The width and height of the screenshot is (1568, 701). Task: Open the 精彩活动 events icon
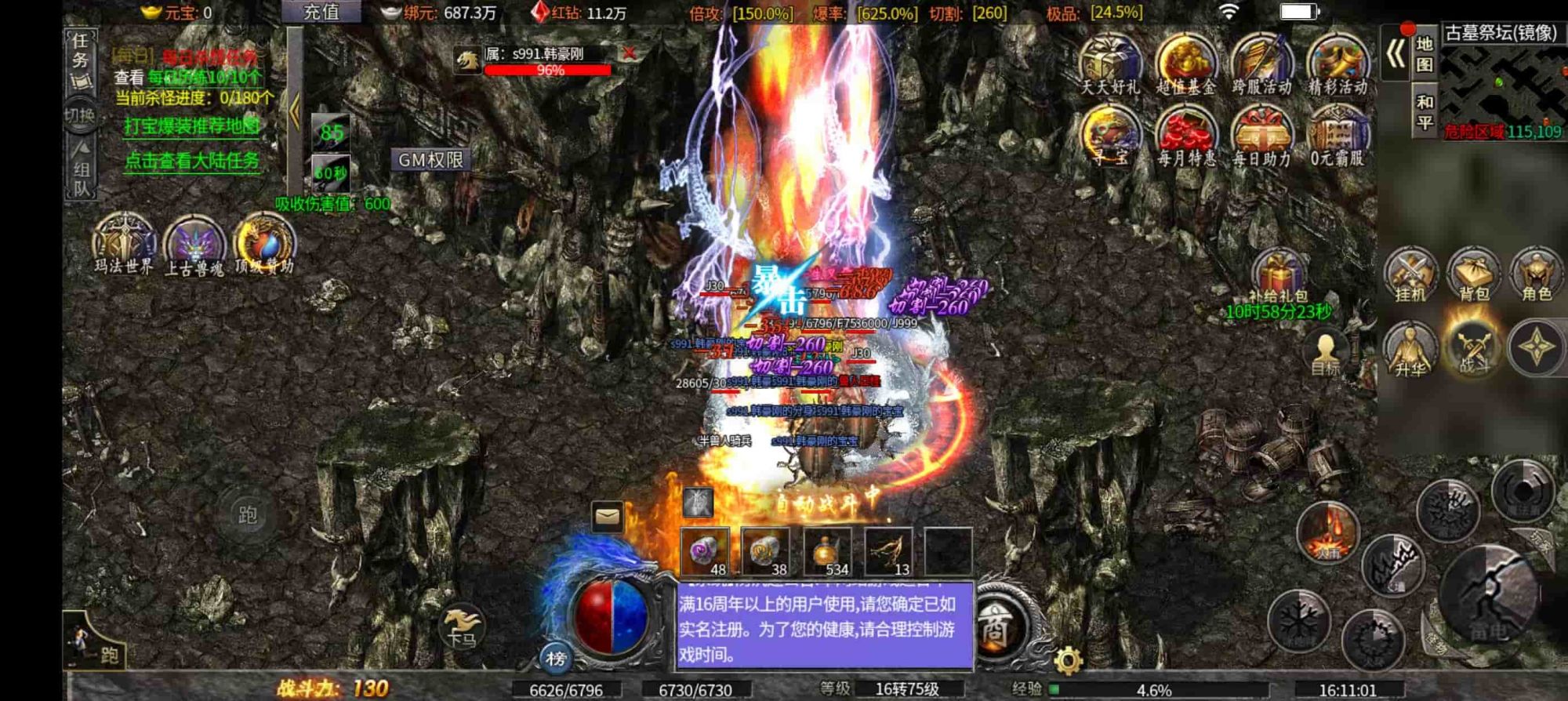[1338, 63]
